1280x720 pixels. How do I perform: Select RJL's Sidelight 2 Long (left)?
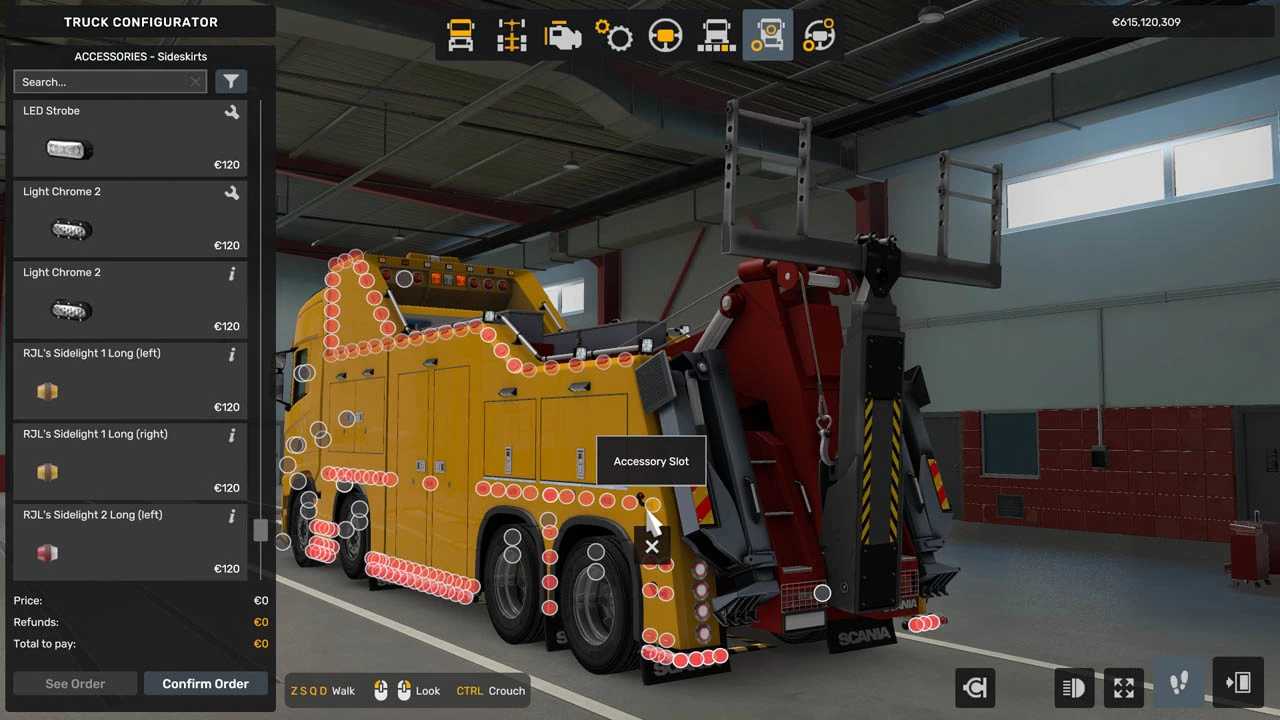(130, 543)
